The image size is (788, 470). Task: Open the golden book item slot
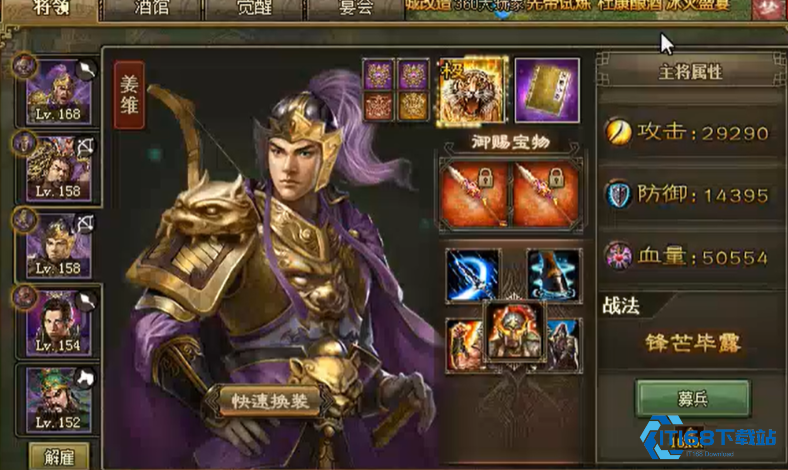click(547, 90)
